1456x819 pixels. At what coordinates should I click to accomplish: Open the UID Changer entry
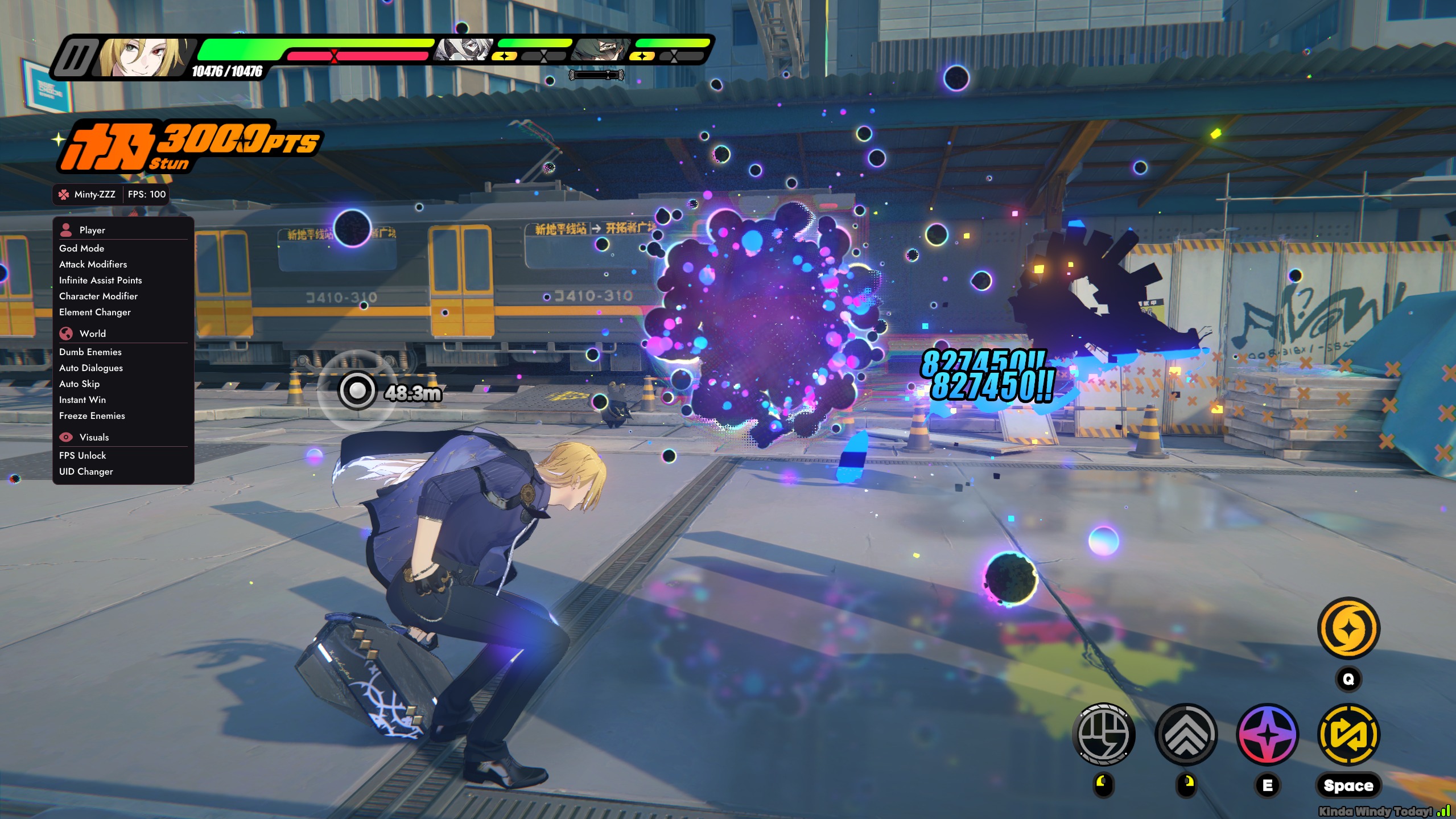point(86,471)
